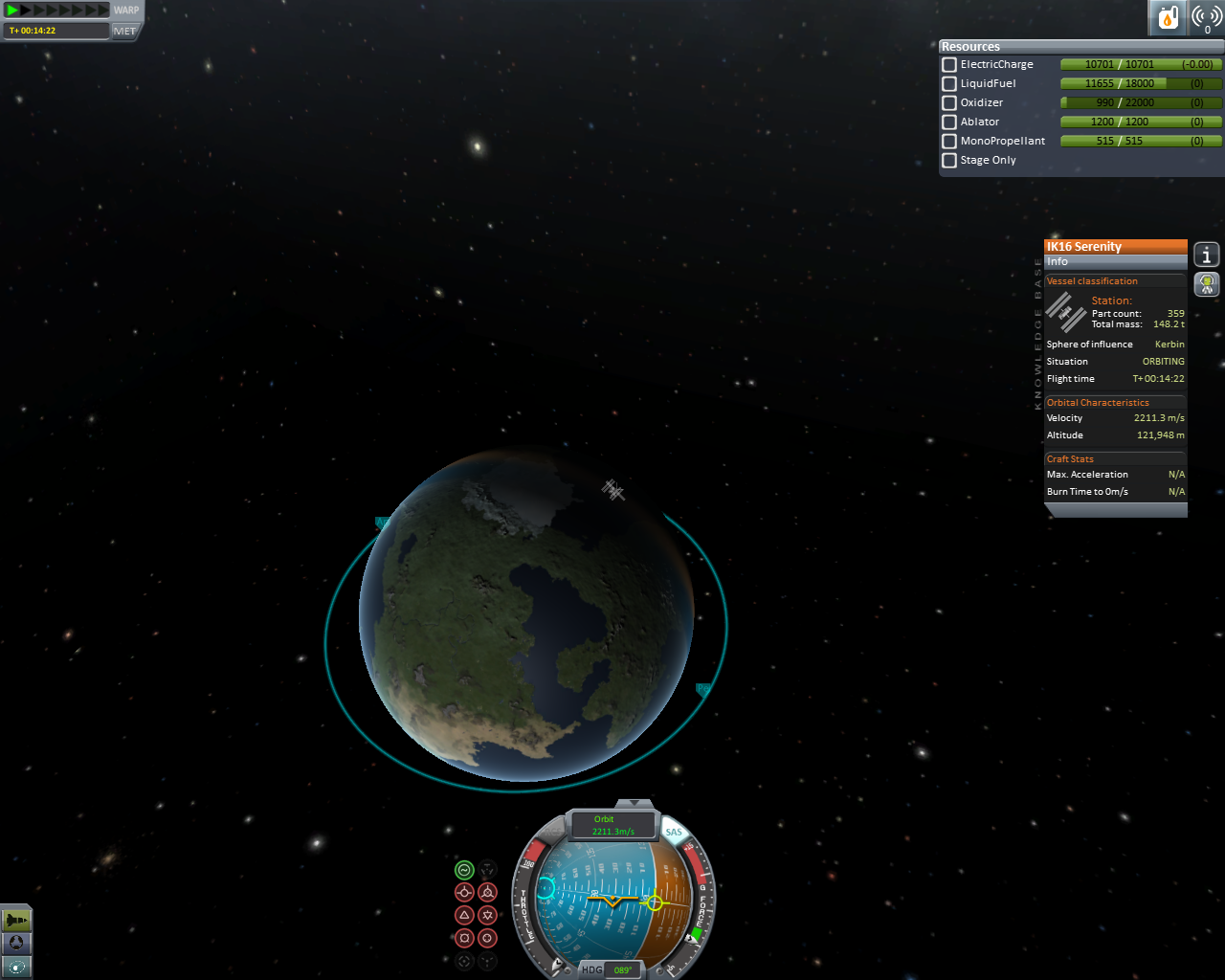Choose the inverted triangle anti-normal SAS mode
Image resolution: width=1225 pixels, height=980 pixels.
click(x=488, y=916)
